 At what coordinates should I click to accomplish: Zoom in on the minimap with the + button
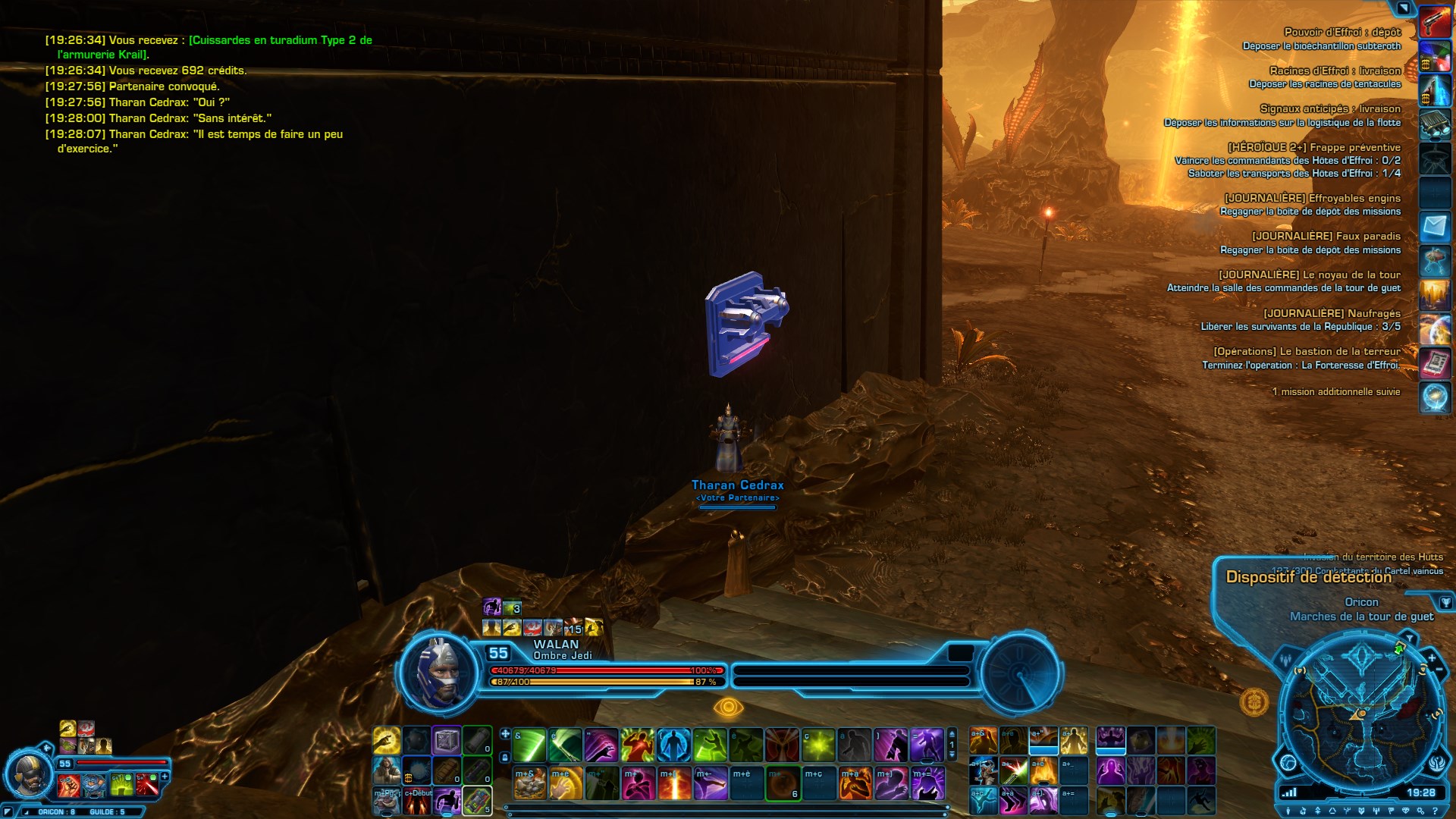[1432, 658]
